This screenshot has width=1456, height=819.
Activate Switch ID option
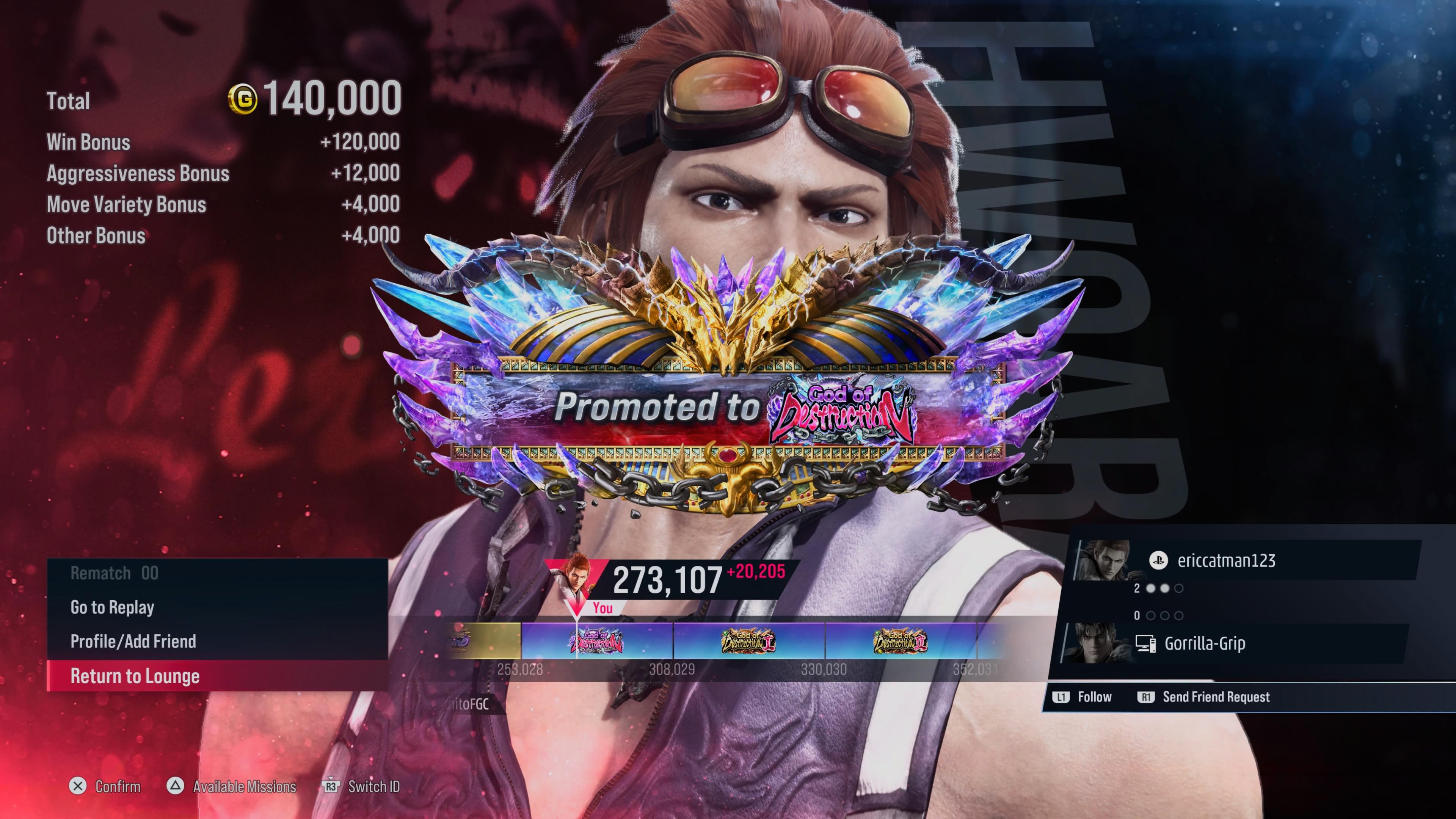[362, 786]
